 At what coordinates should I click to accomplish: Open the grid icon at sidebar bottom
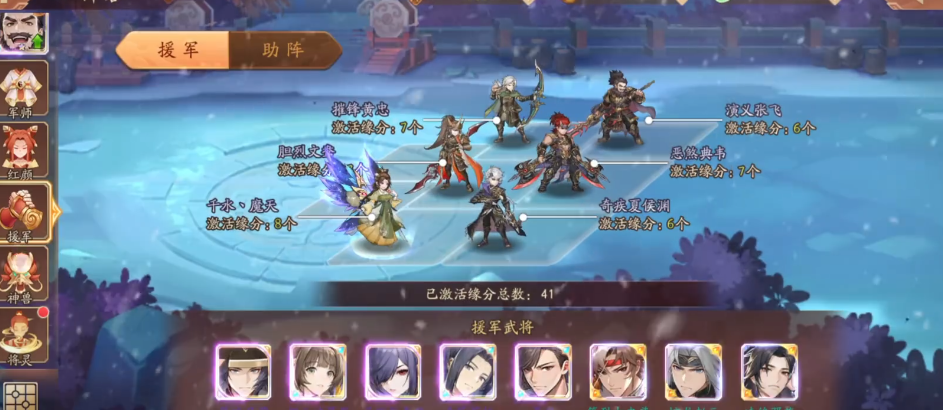point(19,397)
